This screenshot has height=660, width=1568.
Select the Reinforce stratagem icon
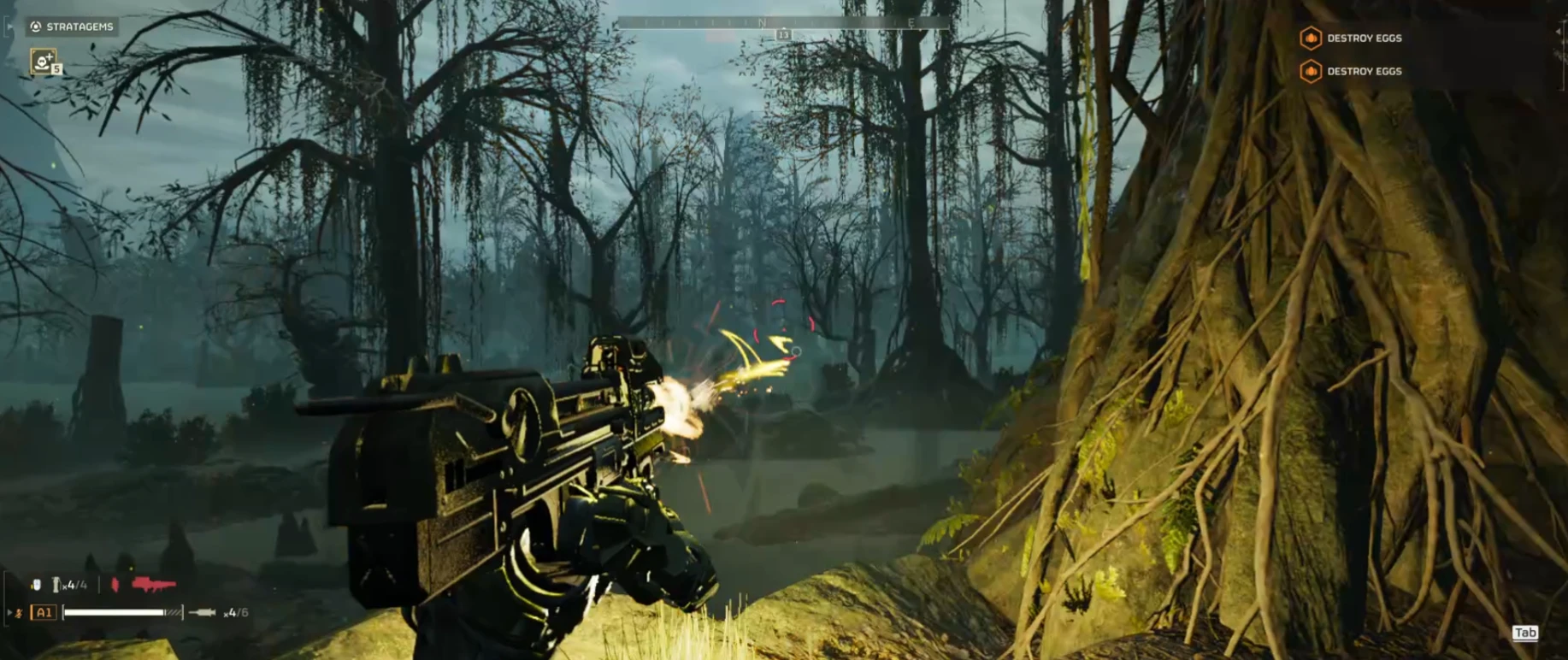tap(44, 62)
